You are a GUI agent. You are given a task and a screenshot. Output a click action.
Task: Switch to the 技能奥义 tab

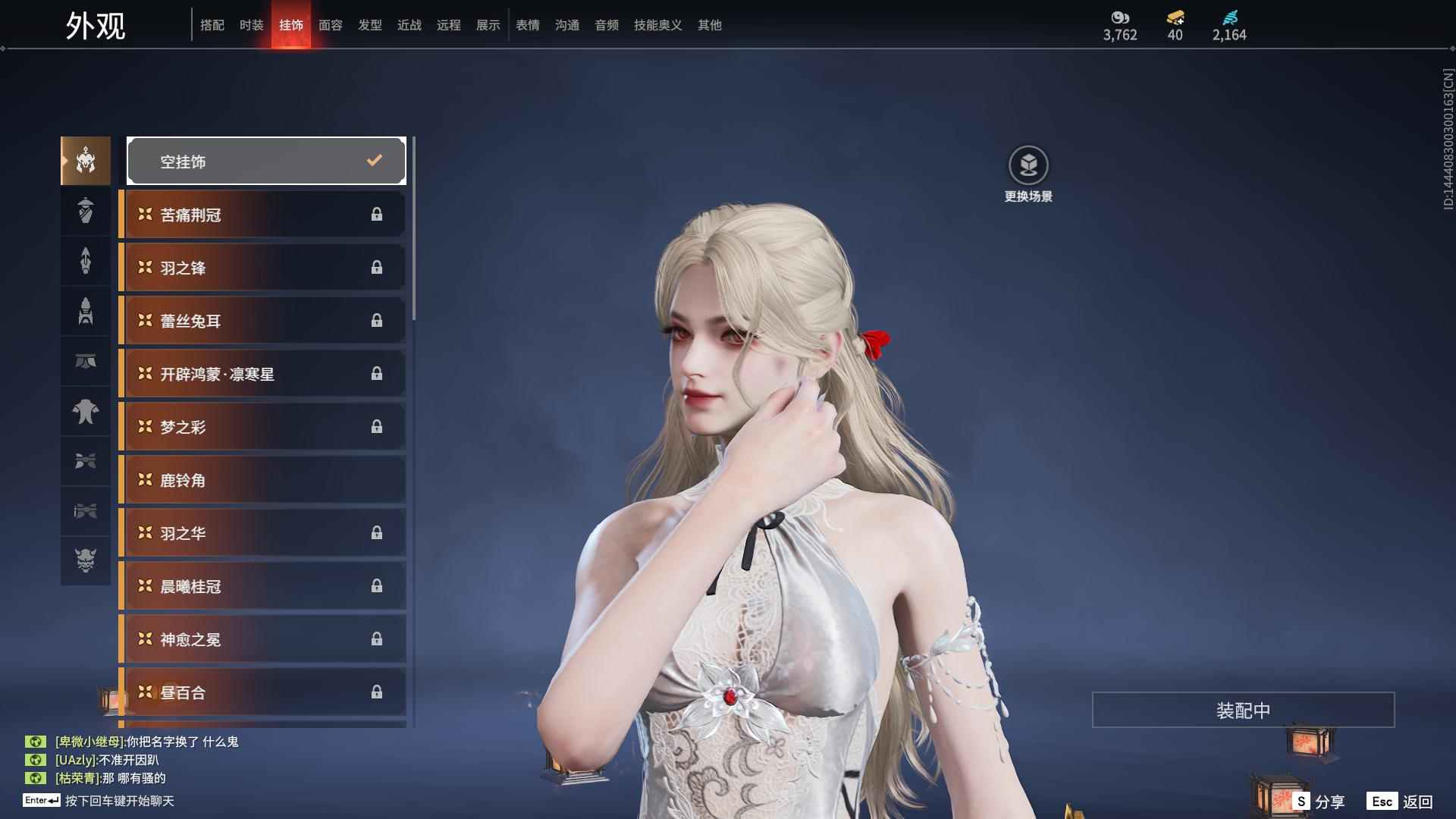[x=657, y=25]
